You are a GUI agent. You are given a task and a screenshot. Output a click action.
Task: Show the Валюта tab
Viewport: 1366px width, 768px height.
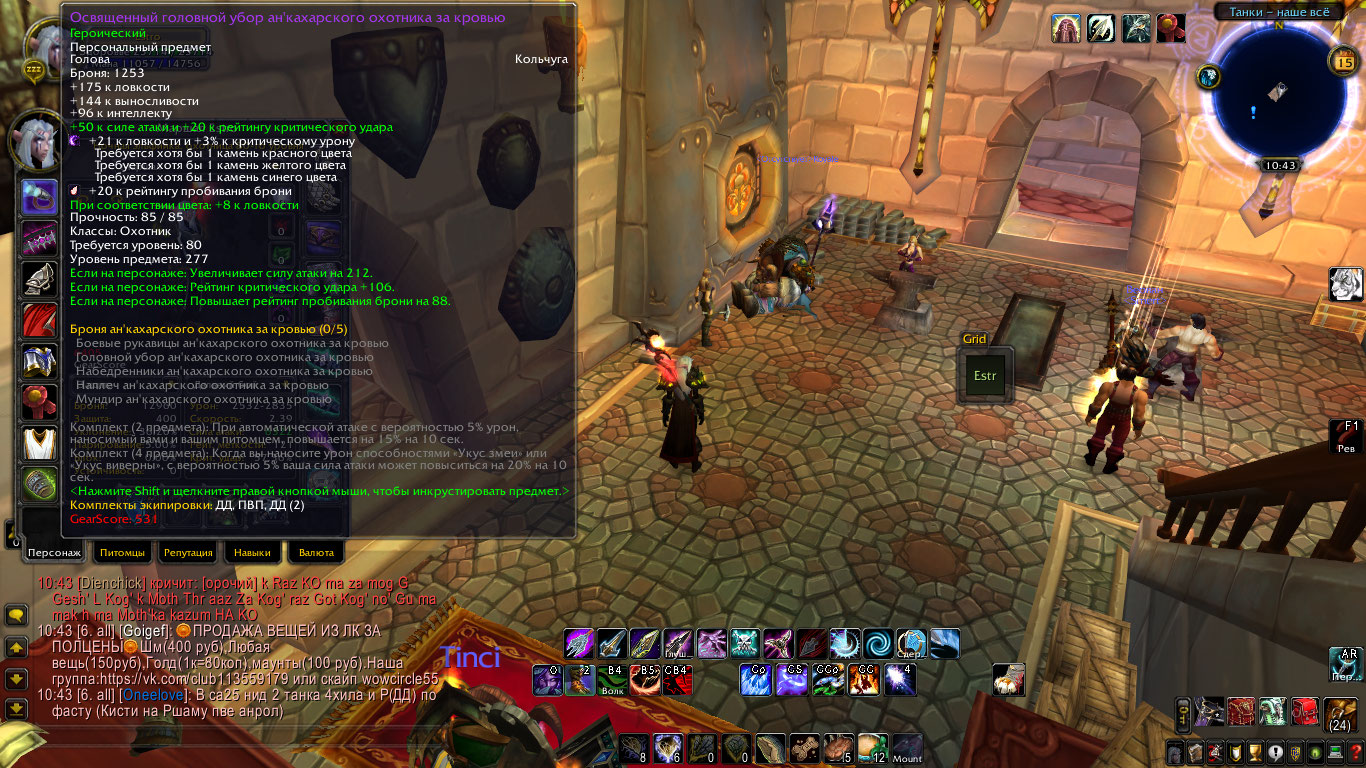click(x=316, y=552)
